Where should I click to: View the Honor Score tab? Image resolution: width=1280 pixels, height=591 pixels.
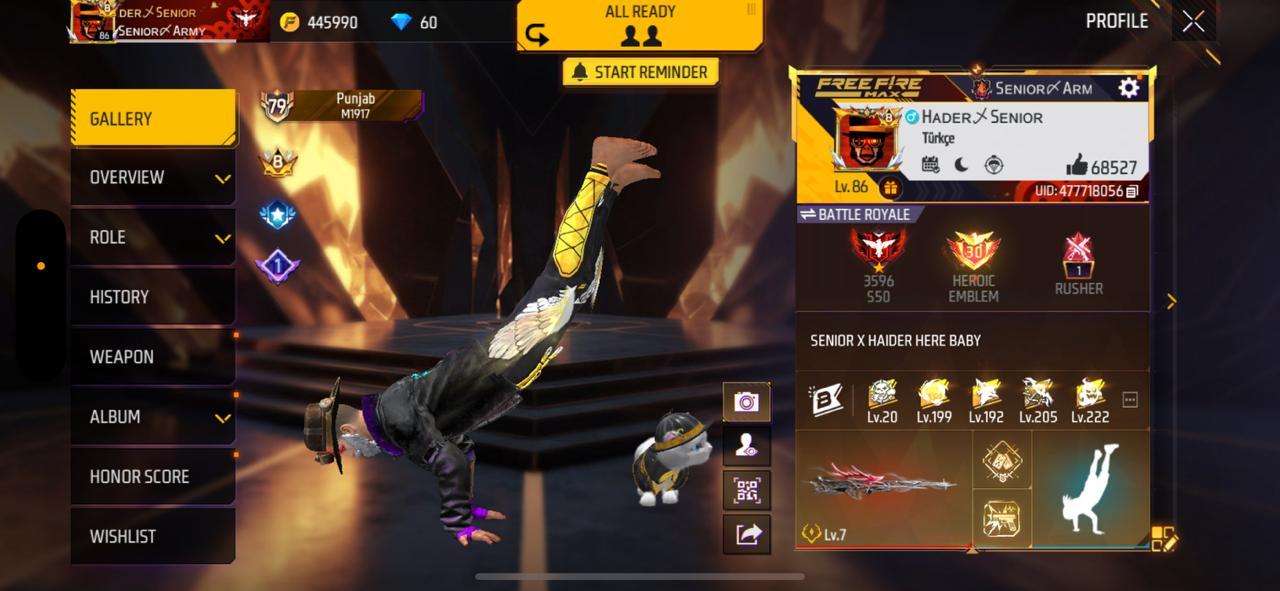[x=153, y=477]
